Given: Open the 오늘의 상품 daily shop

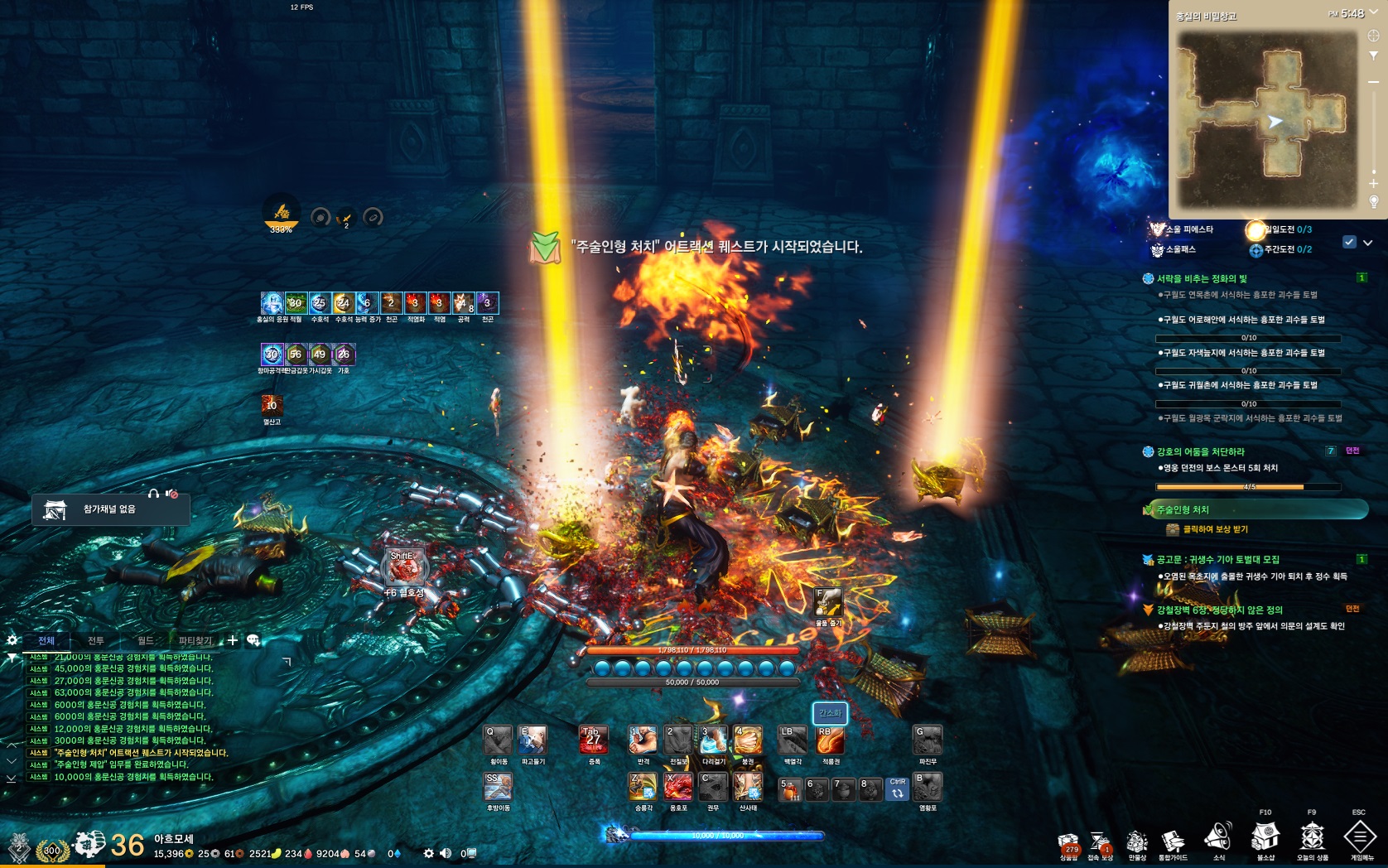Looking at the screenshot, I should pos(1312,837).
